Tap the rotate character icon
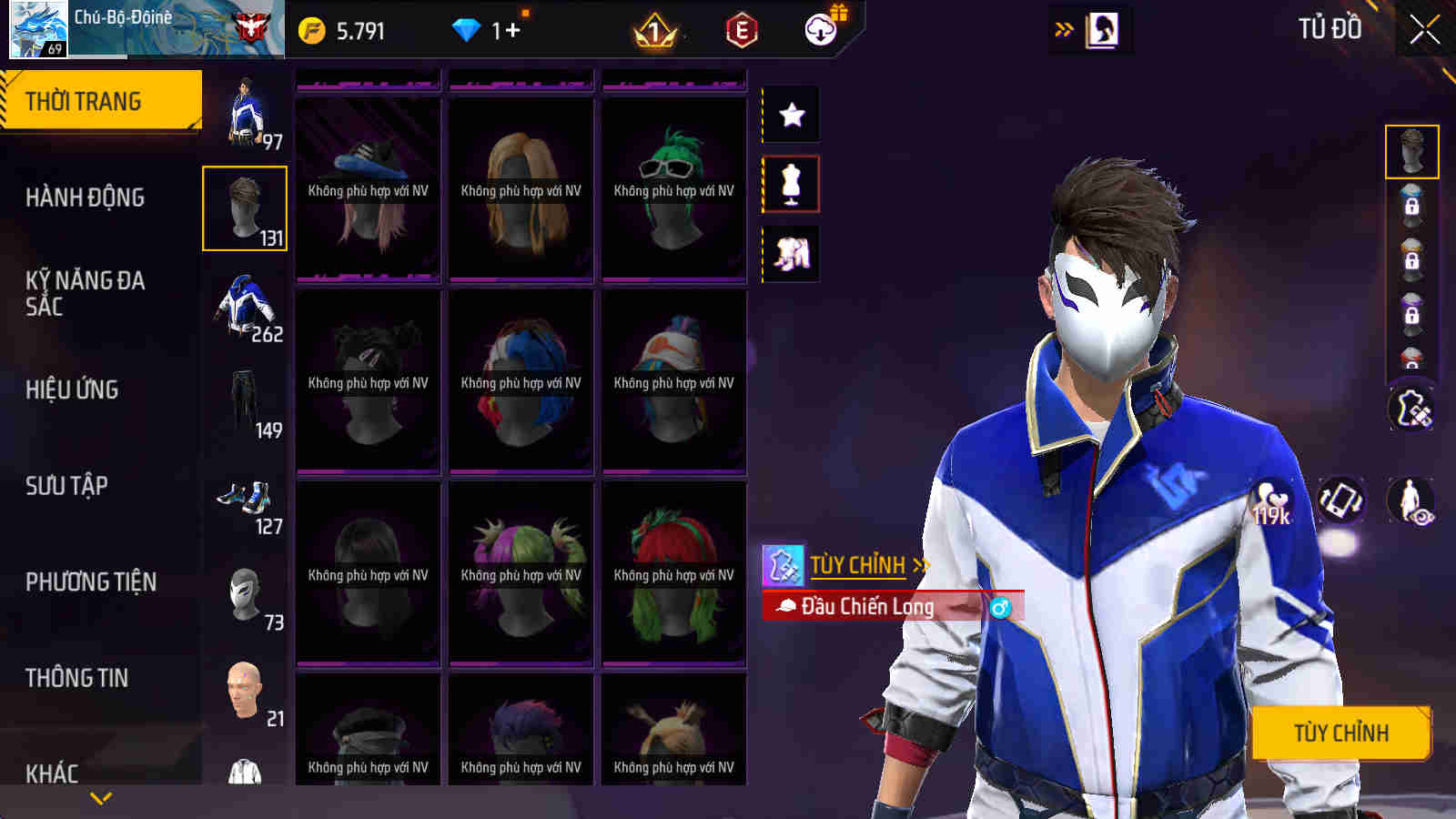 pyautogui.click(x=1340, y=500)
